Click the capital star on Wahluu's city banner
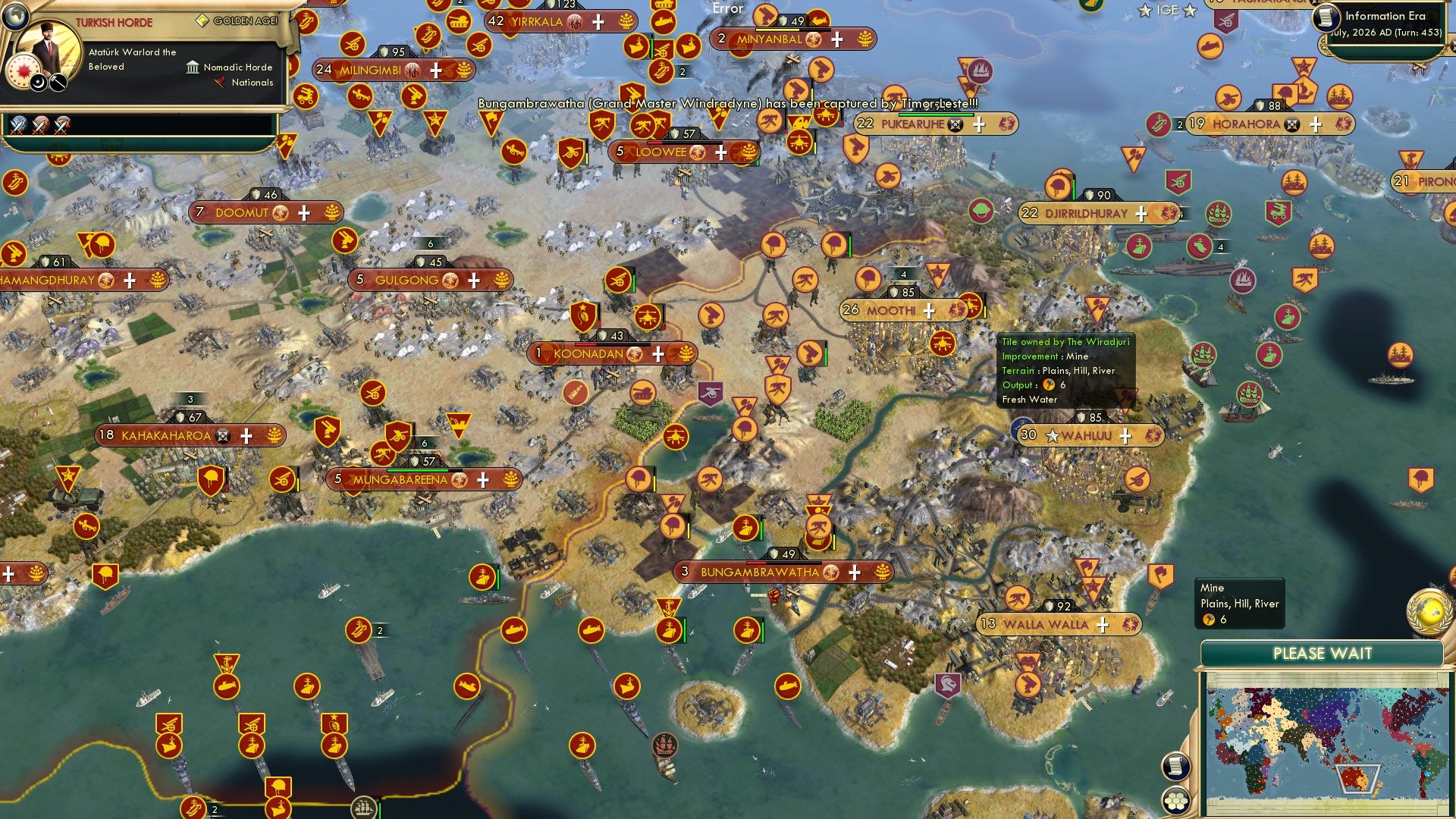 coord(1053,435)
